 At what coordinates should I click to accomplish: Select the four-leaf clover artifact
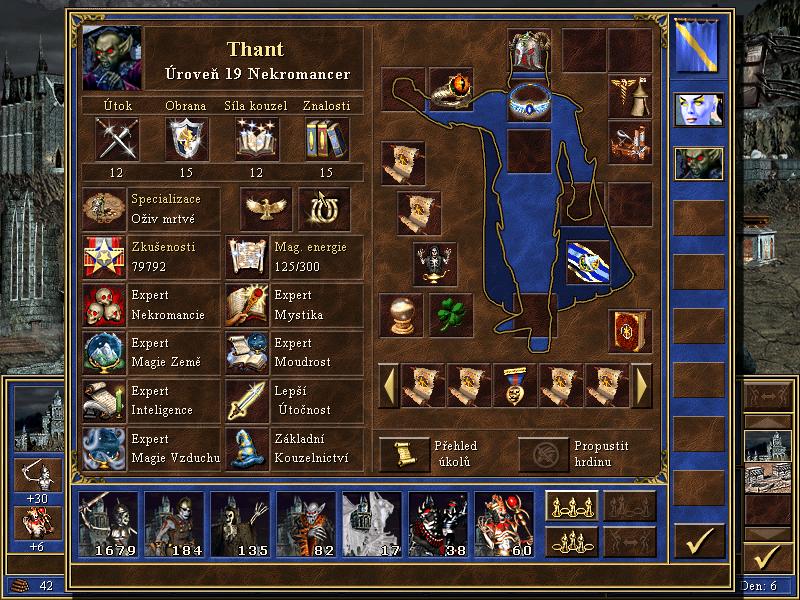[451, 315]
